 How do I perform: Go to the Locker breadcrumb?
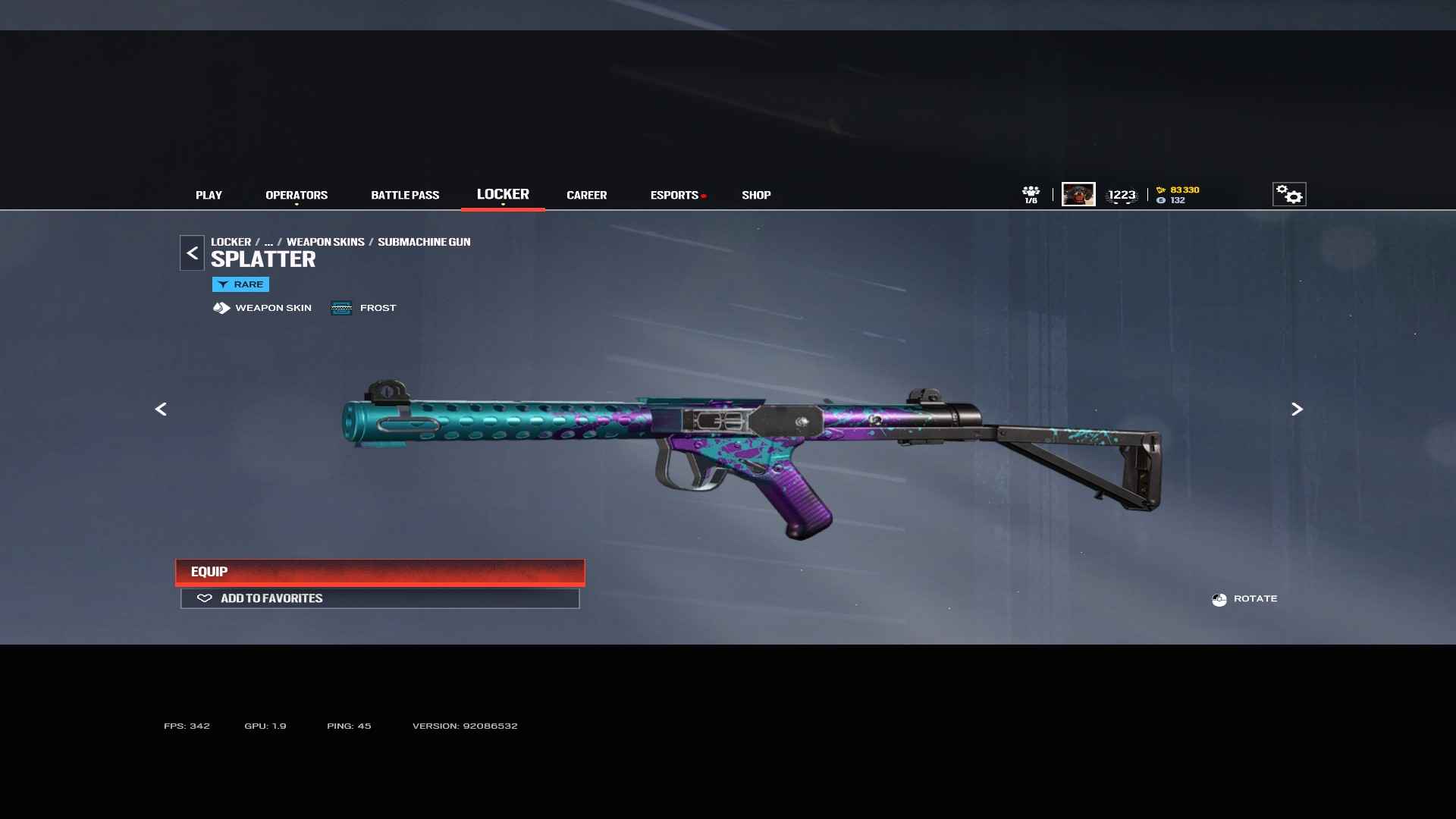pos(231,242)
